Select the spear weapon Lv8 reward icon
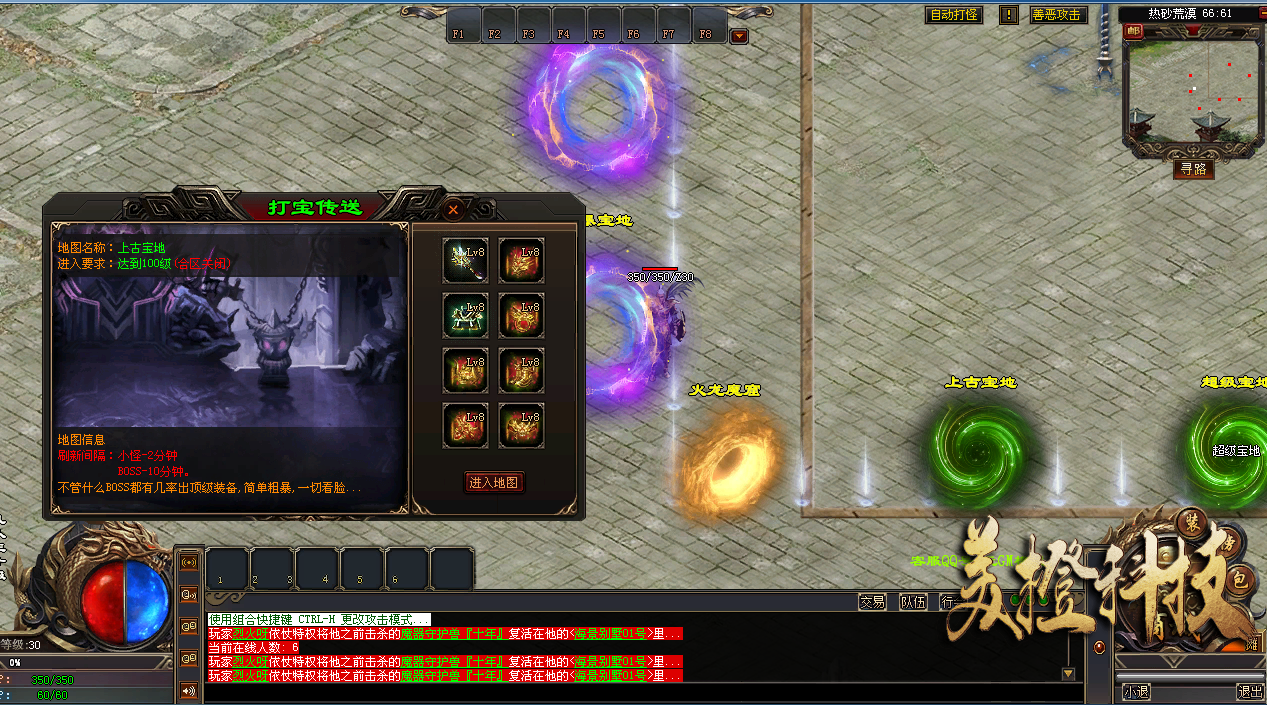The width and height of the screenshot is (1267, 705). 465,261
